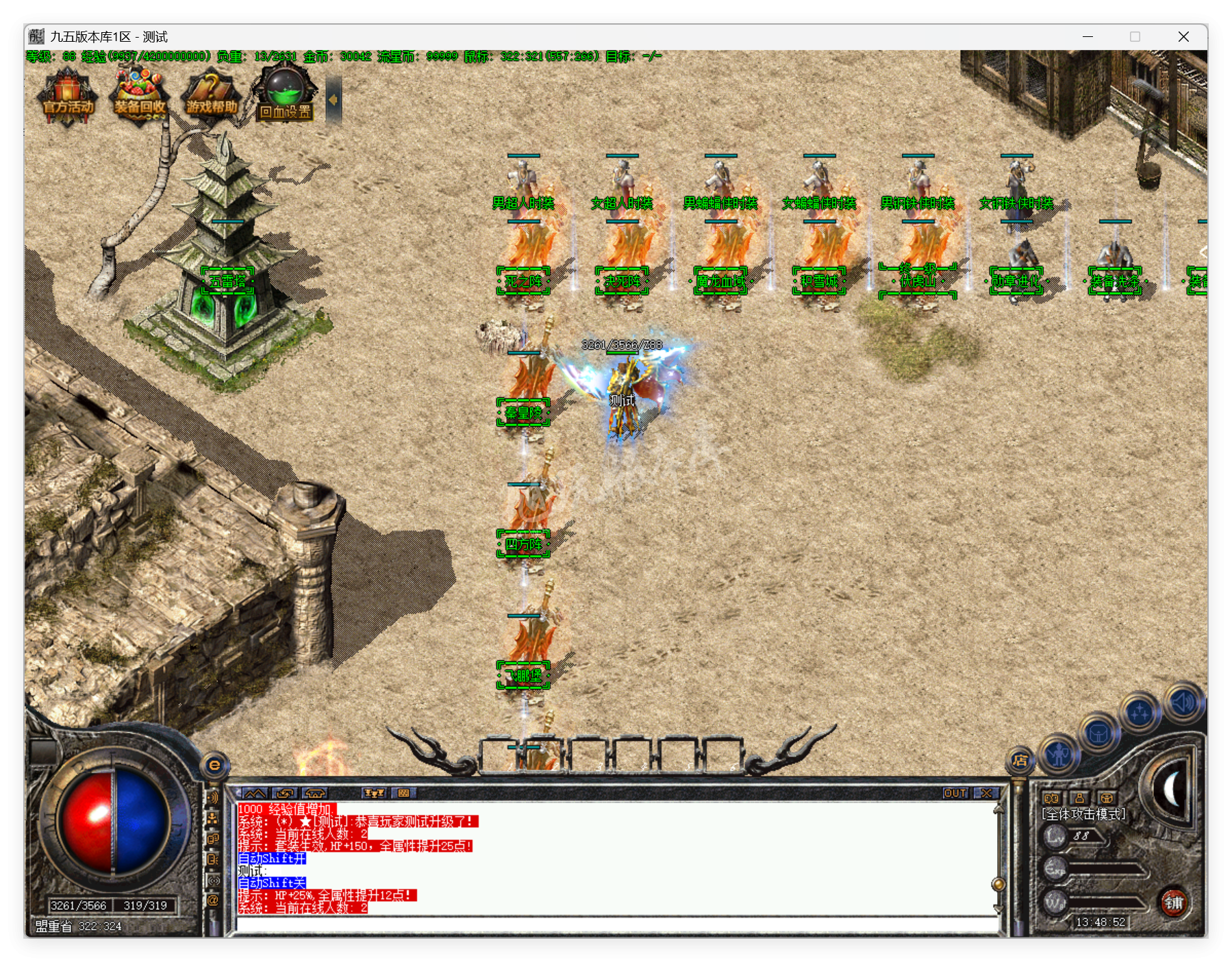
Task: Toggle the sound speaker round button
Action: coord(1183,702)
